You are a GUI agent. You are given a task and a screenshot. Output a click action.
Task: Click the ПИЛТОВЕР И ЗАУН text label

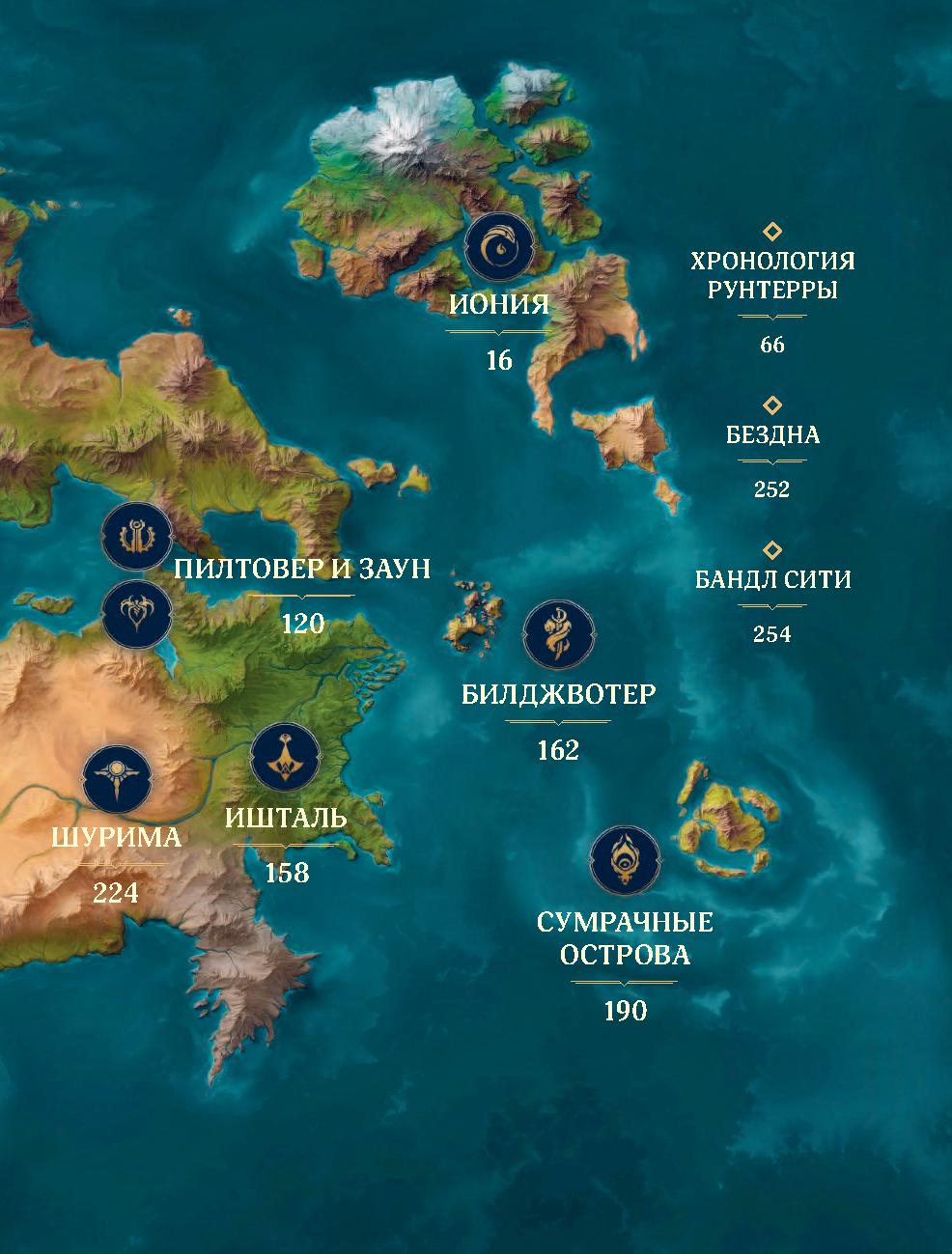click(302, 568)
